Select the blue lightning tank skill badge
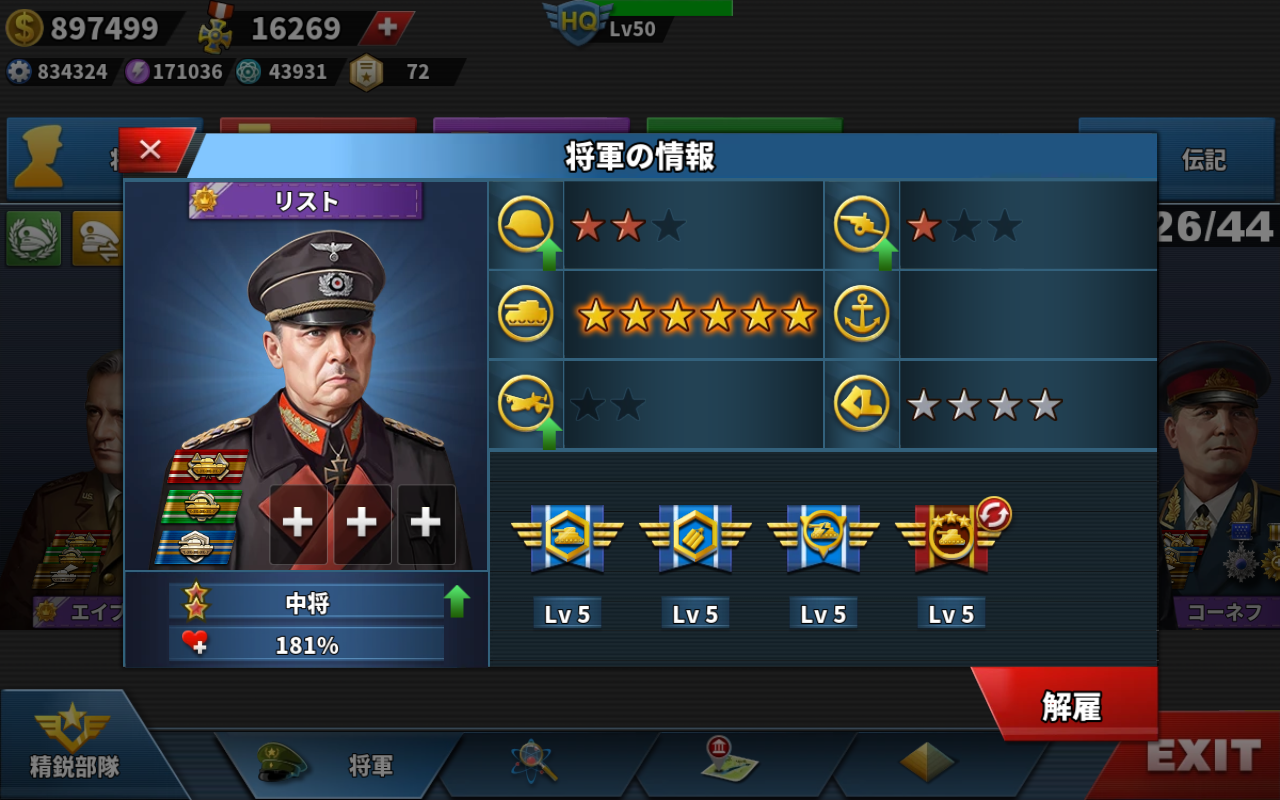The image size is (1280, 800). [x=823, y=538]
